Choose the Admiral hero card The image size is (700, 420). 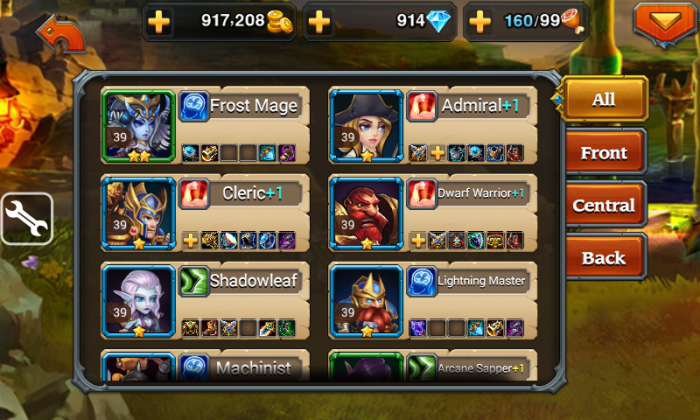[x=432, y=126]
